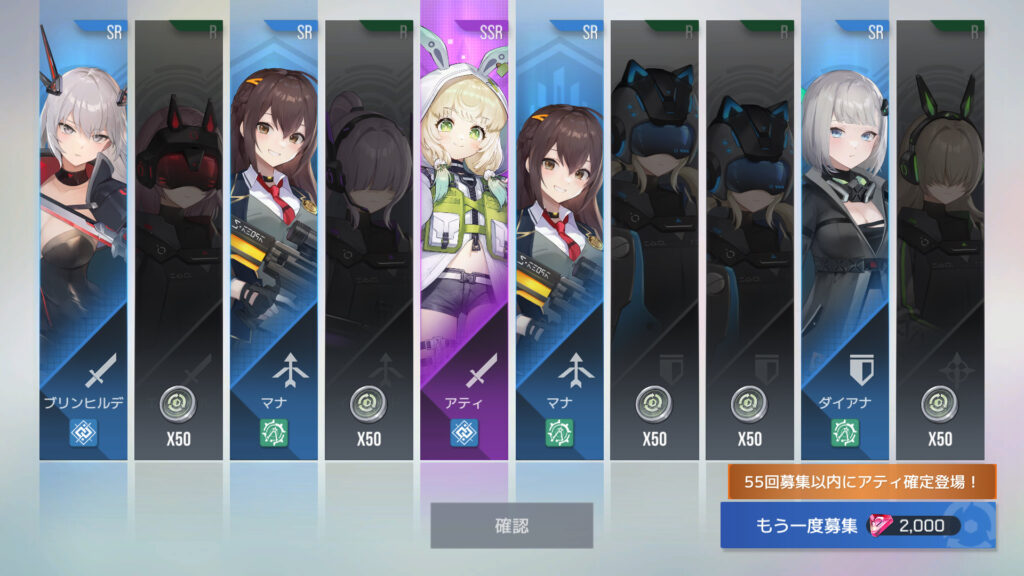The width and height of the screenshot is (1024, 576).
Task: Tap the 55回募集以内 guarantee banner
Action: (x=860, y=482)
